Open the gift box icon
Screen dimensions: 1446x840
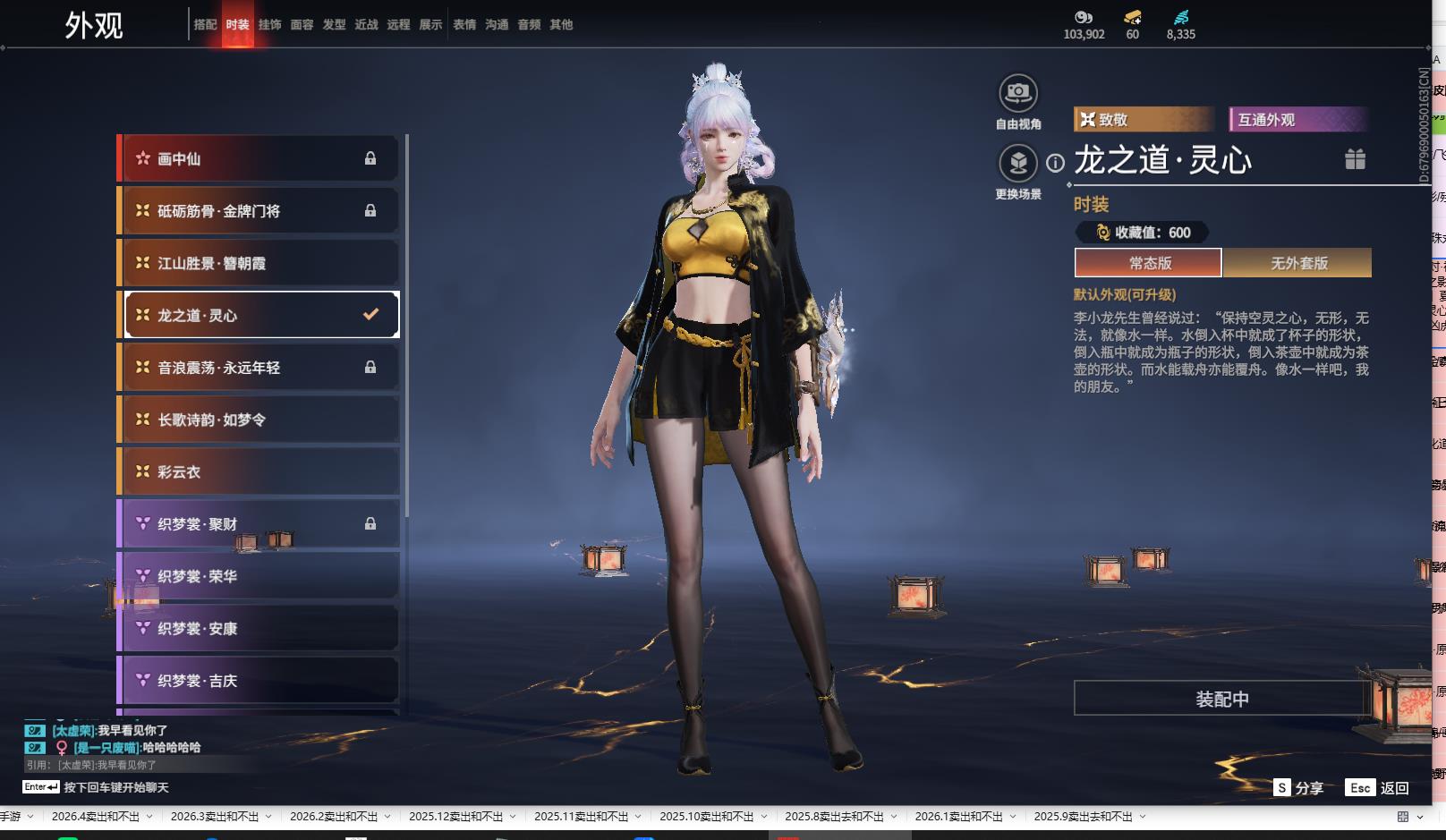click(x=1355, y=159)
